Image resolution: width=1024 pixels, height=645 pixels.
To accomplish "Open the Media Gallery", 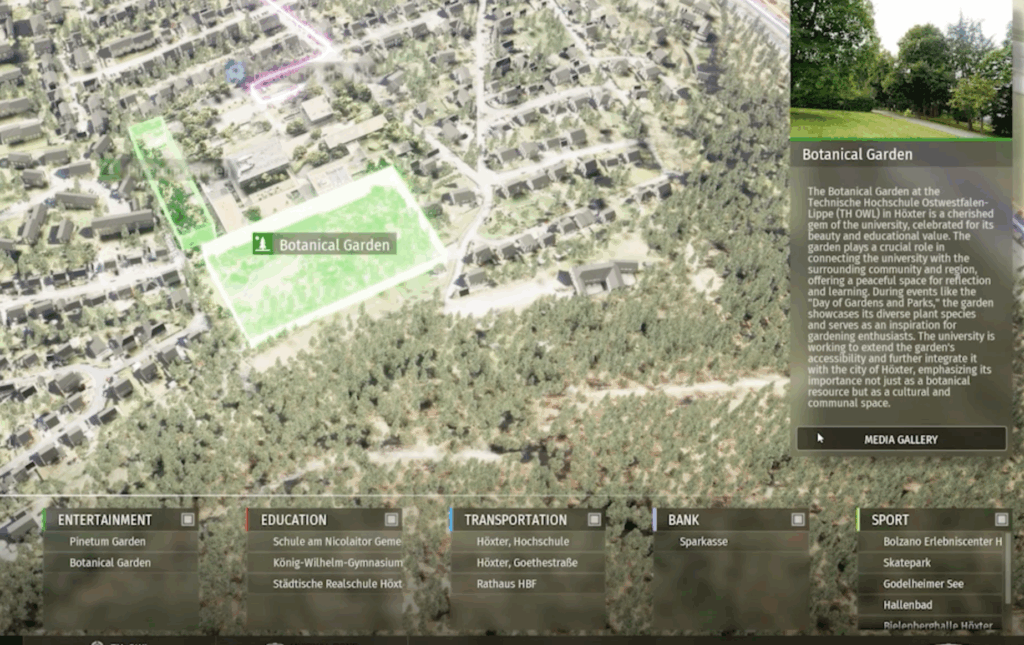I will click(x=901, y=439).
